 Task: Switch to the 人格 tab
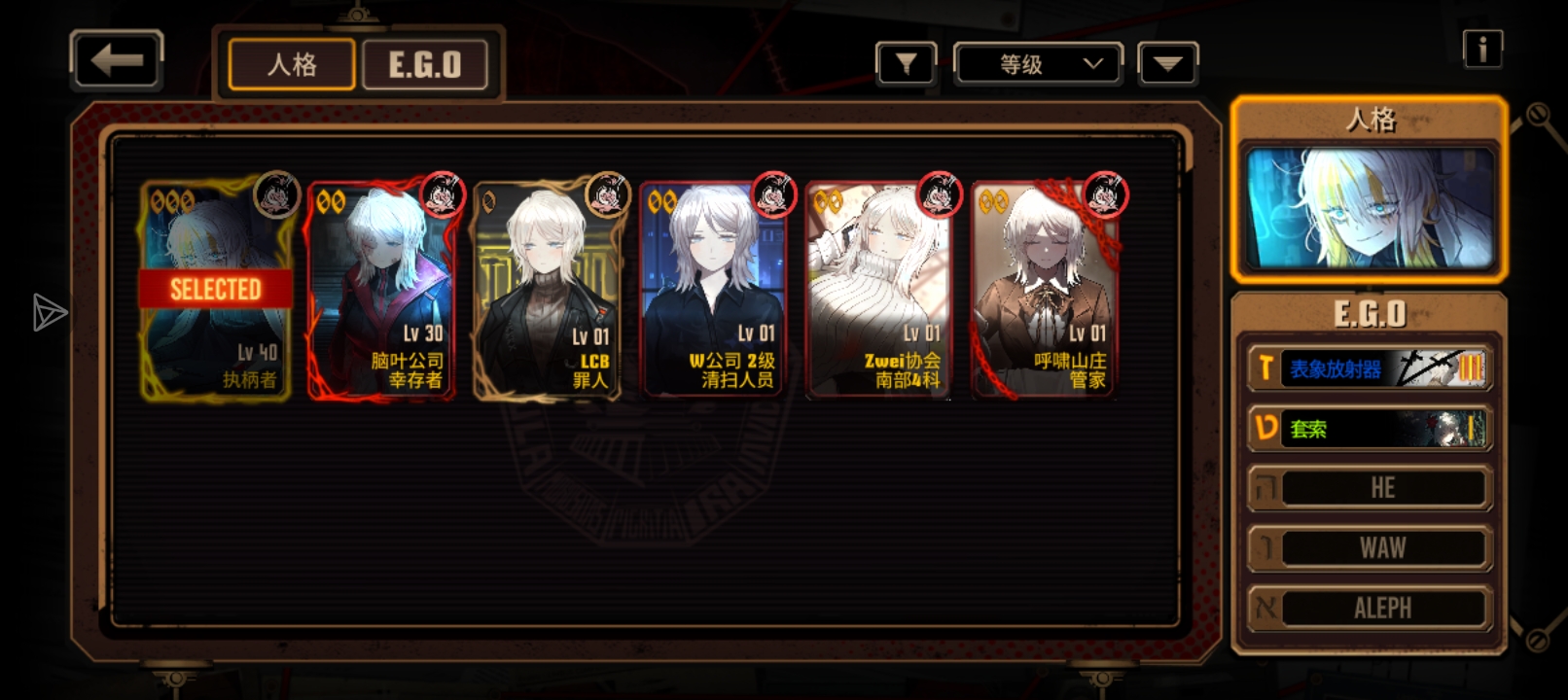point(292,65)
